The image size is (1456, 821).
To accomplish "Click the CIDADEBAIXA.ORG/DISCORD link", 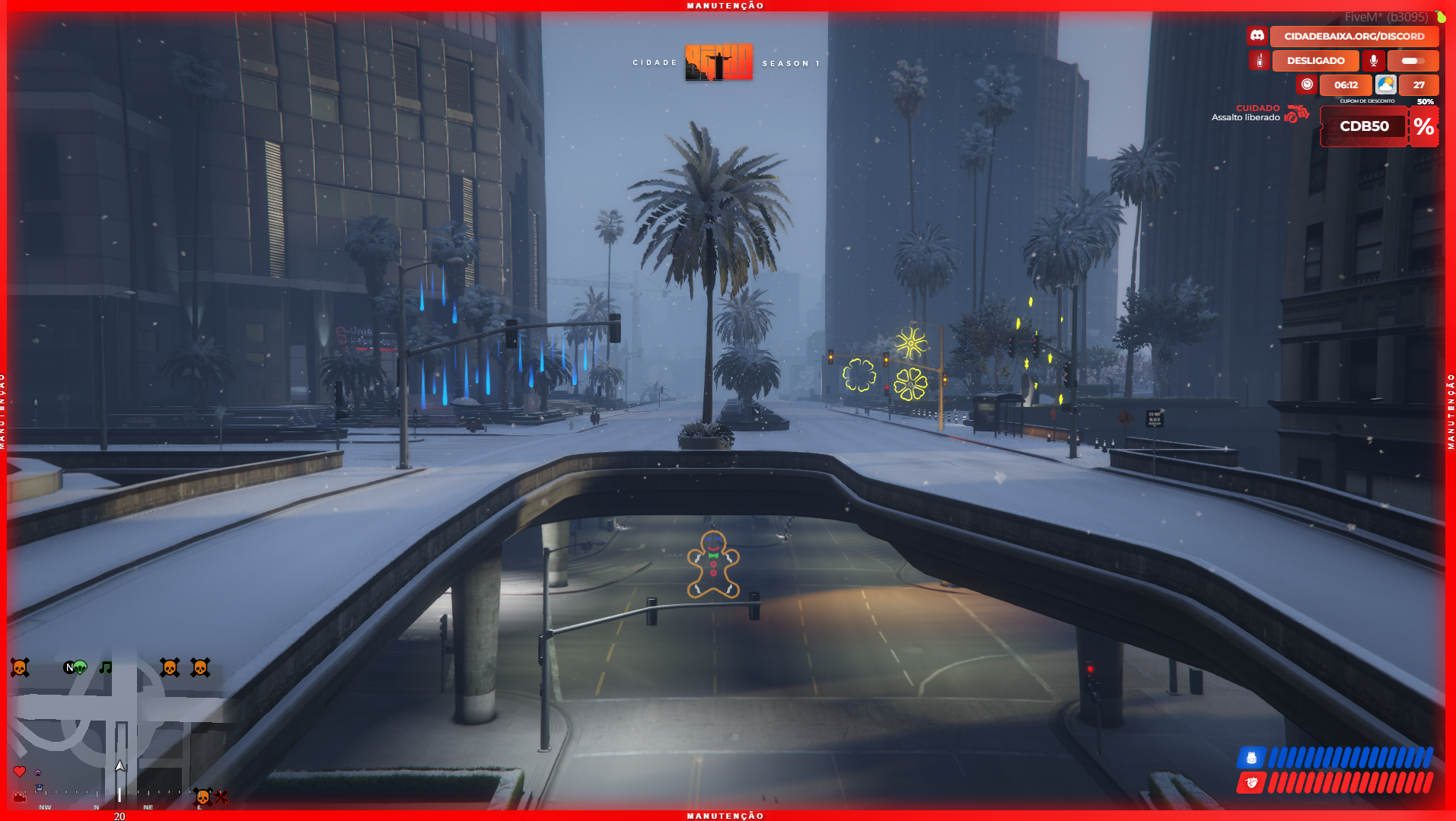I will [x=1354, y=36].
